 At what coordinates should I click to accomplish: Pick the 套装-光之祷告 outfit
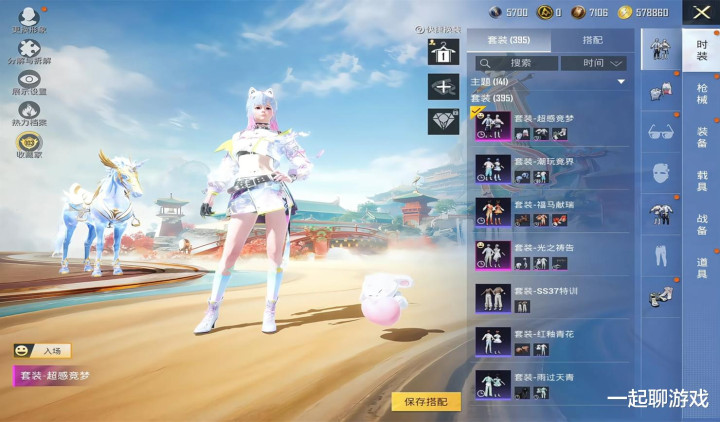(x=550, y=255)
